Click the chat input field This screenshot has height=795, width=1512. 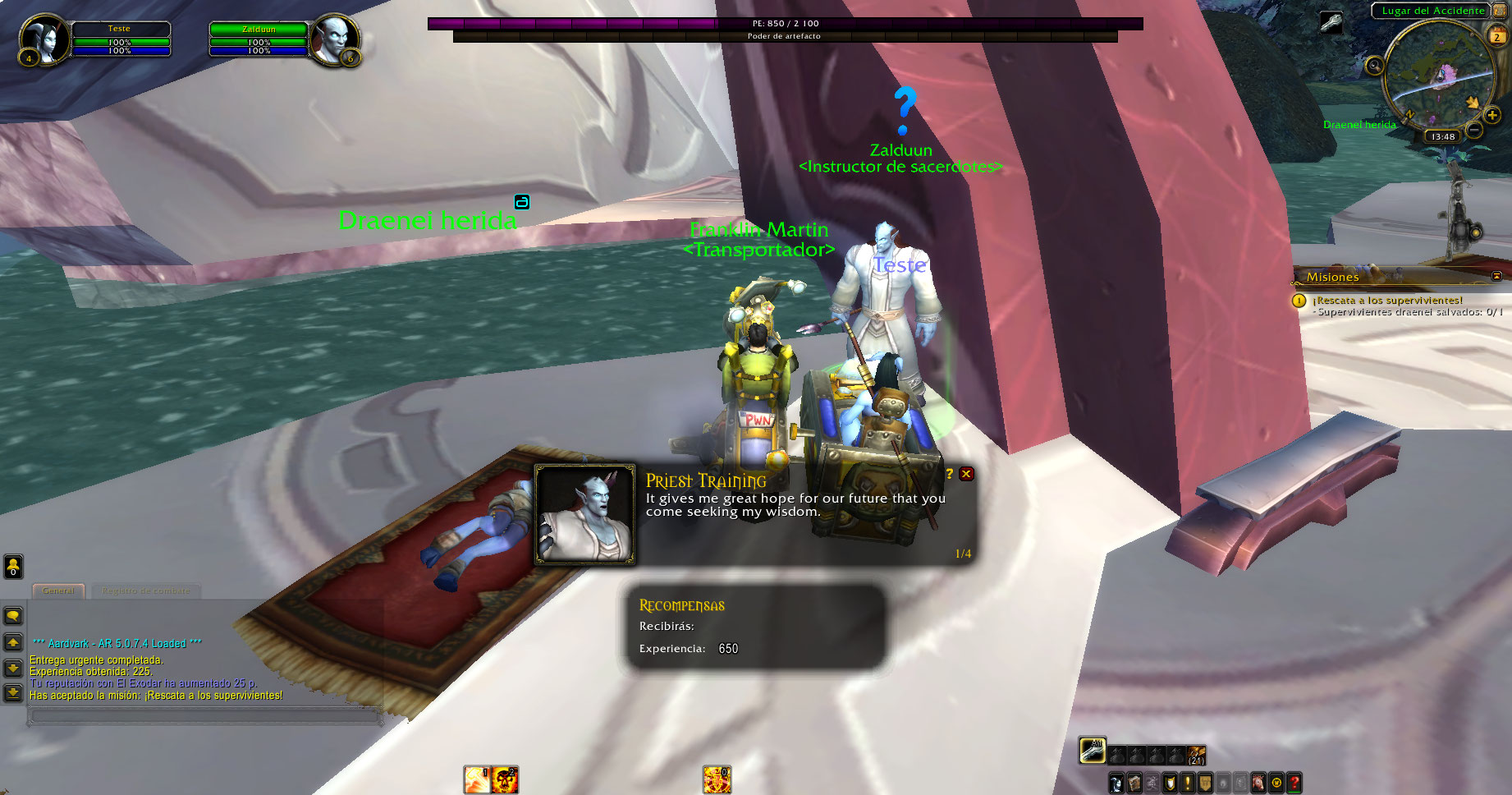tap(205, 716)
